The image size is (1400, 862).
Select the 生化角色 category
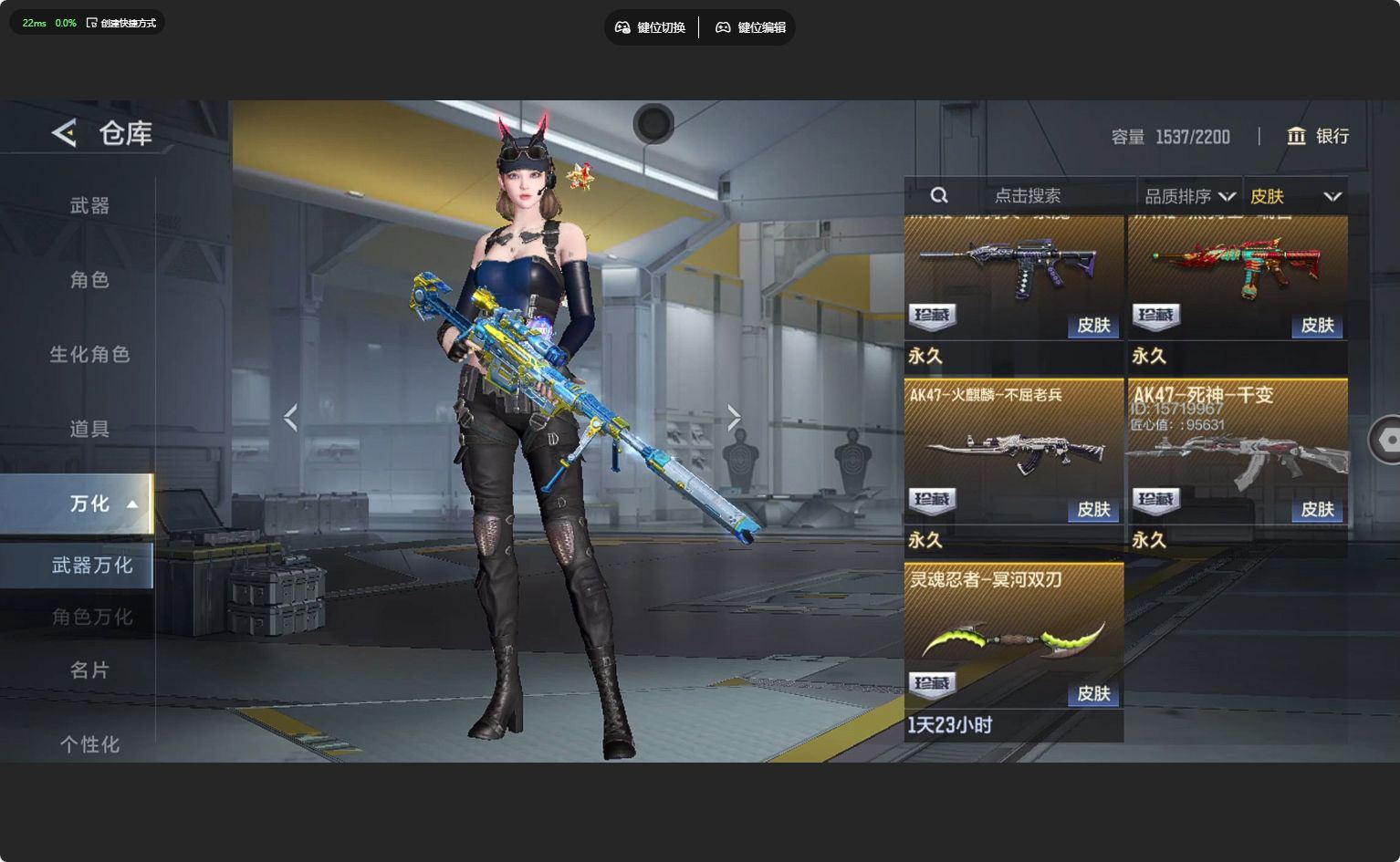pyautogui.click(x=89, y=354)
